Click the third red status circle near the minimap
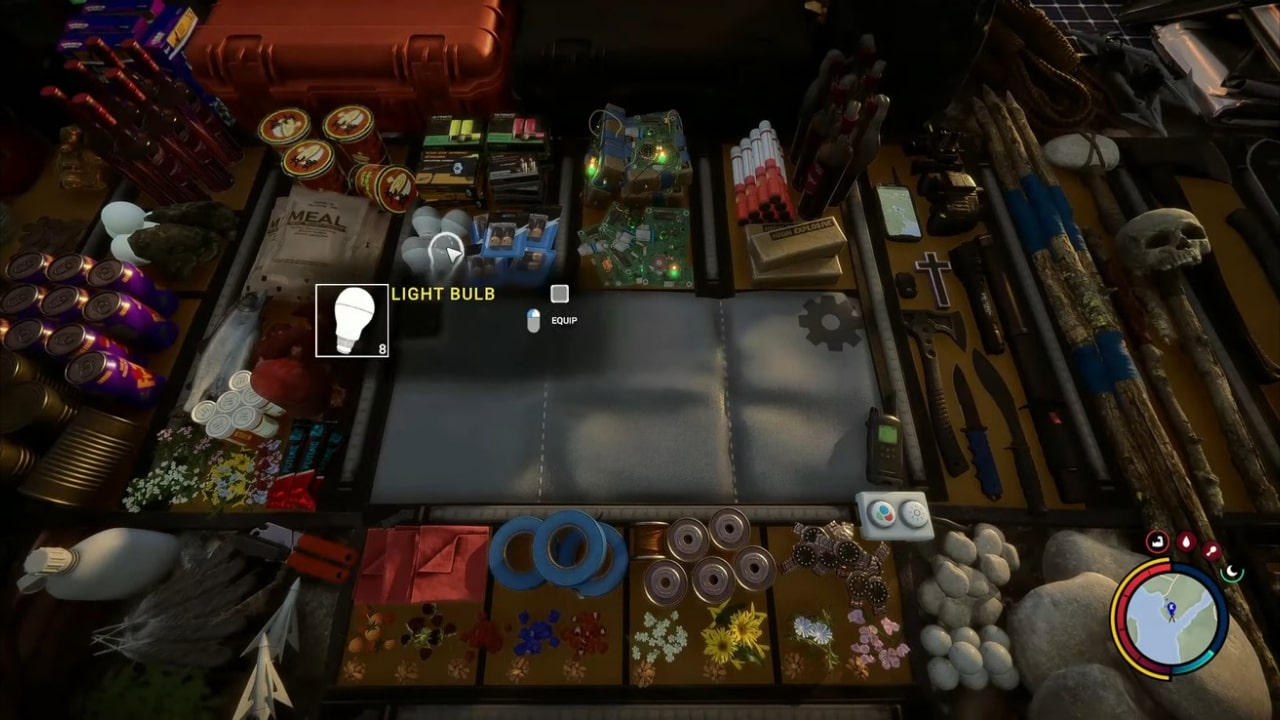This screenshot has width=1280, height=720. tap(1213, 550)
